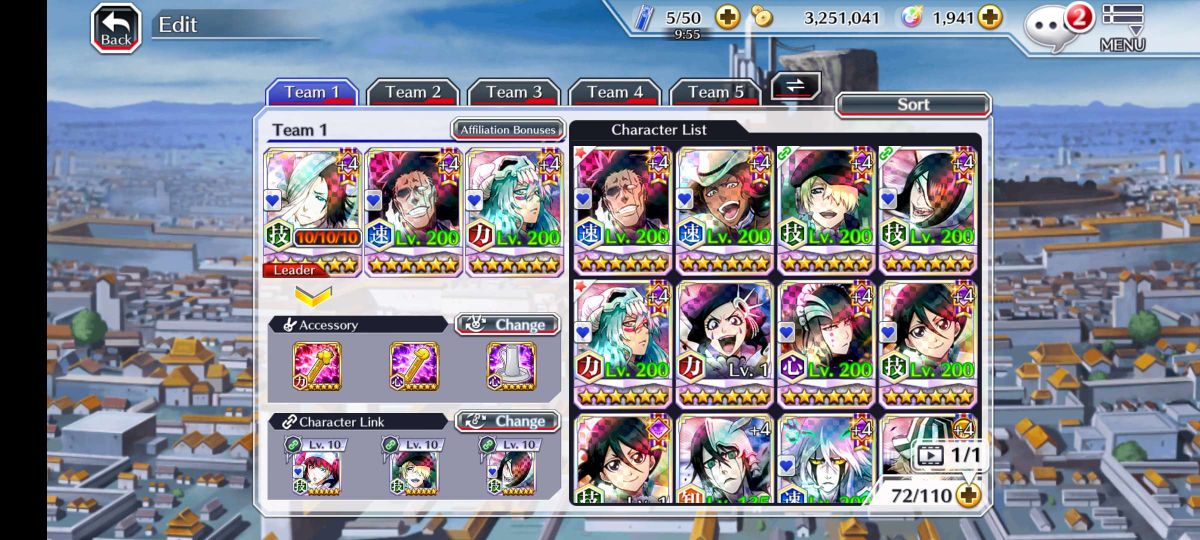Expand team details with yellow chevron

coord(313,296)
